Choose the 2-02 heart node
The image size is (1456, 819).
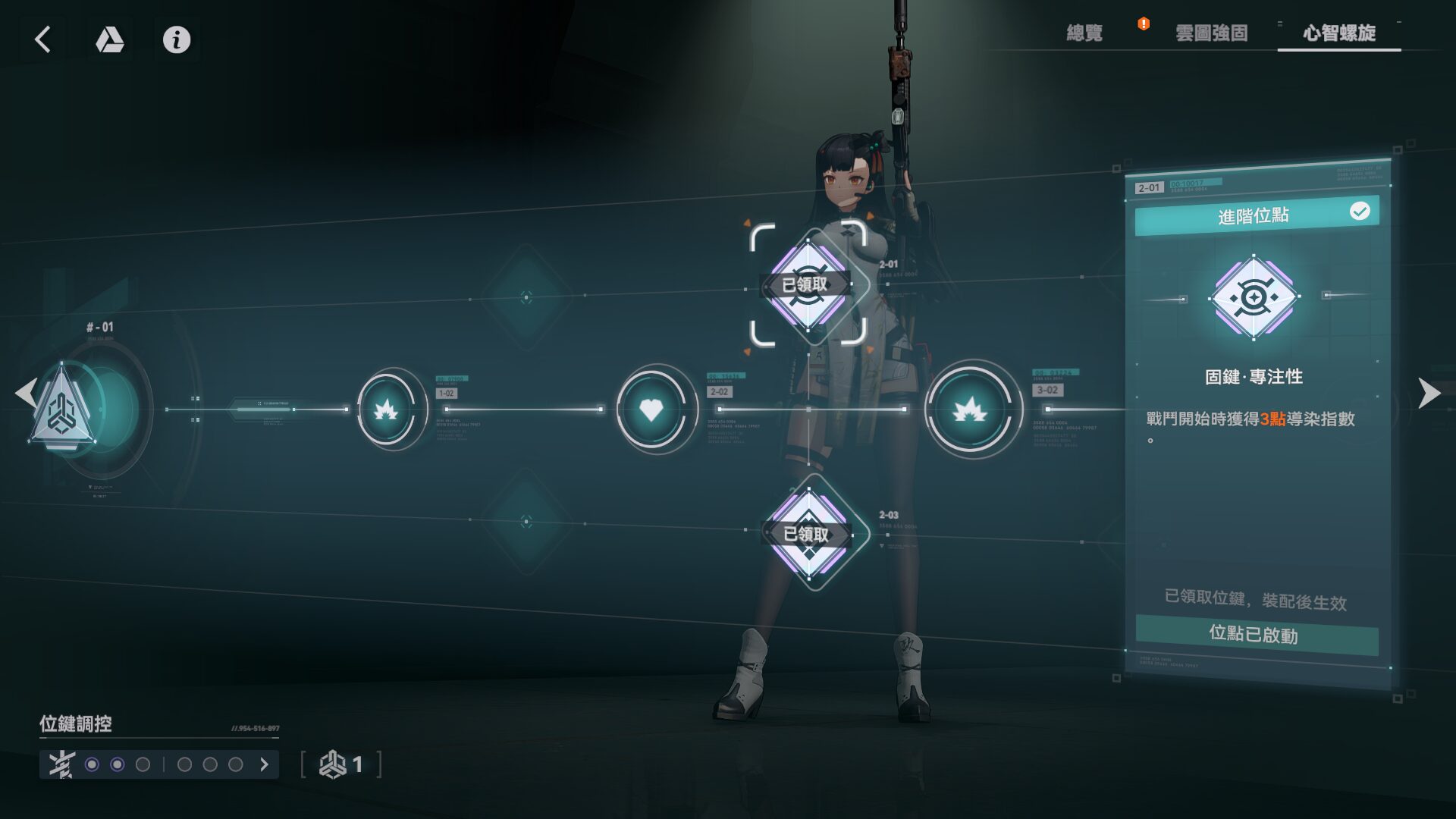[x=651, y=410]
